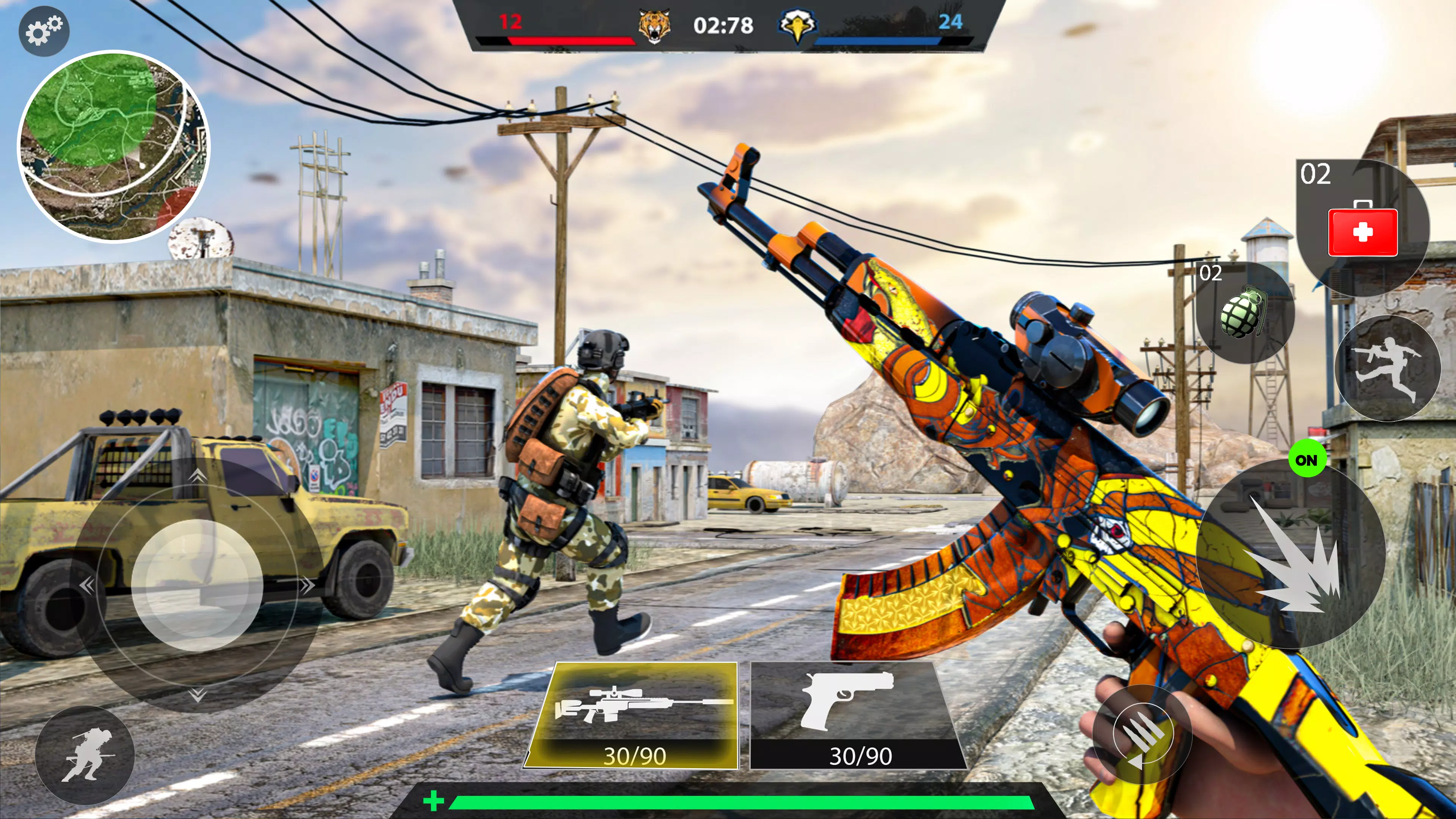Screen dimensions: 1456x819
Task: Tap the circular minimap
Action: tap(114, 146)
